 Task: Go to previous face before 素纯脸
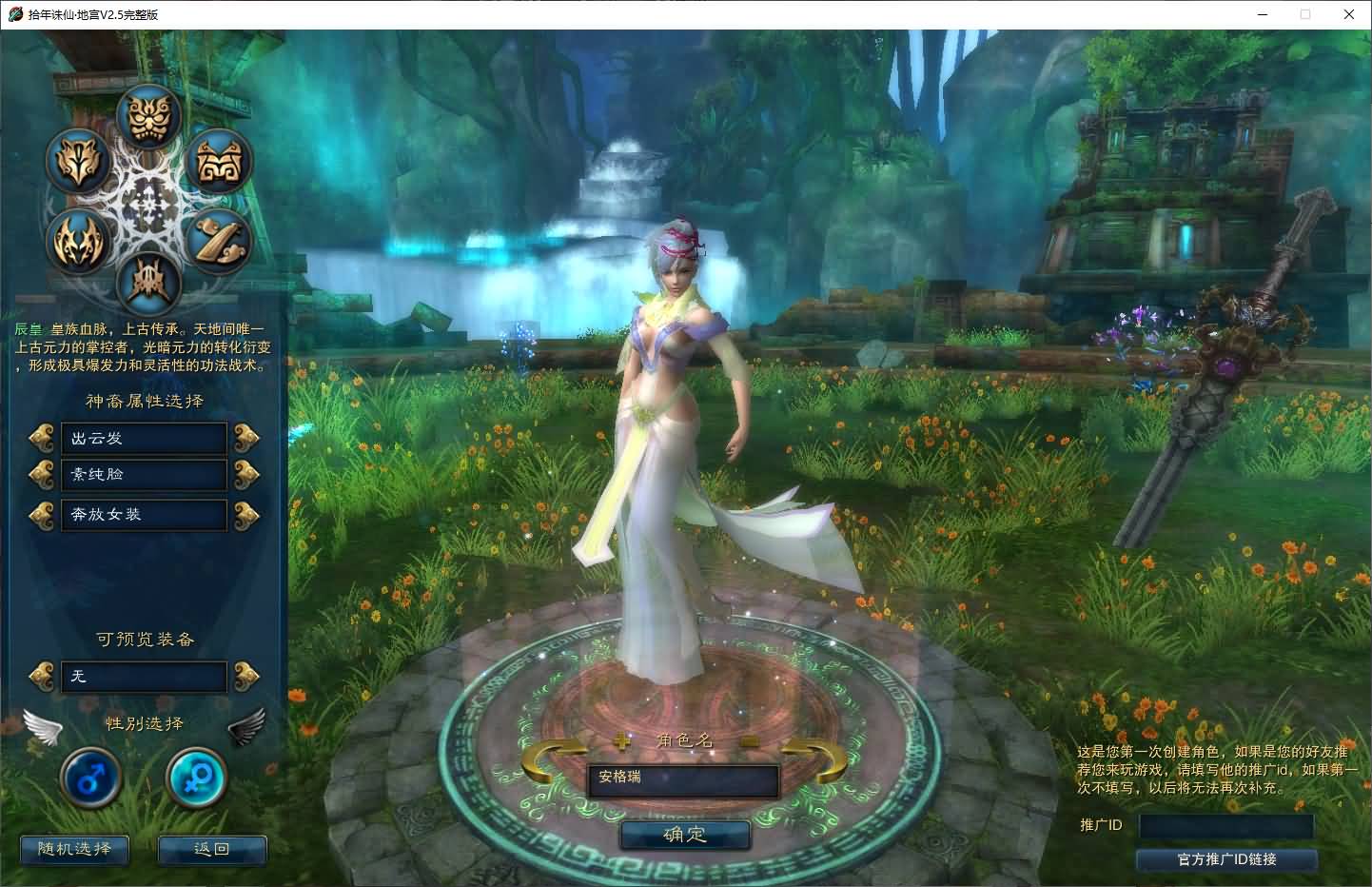tap(42, 474)
